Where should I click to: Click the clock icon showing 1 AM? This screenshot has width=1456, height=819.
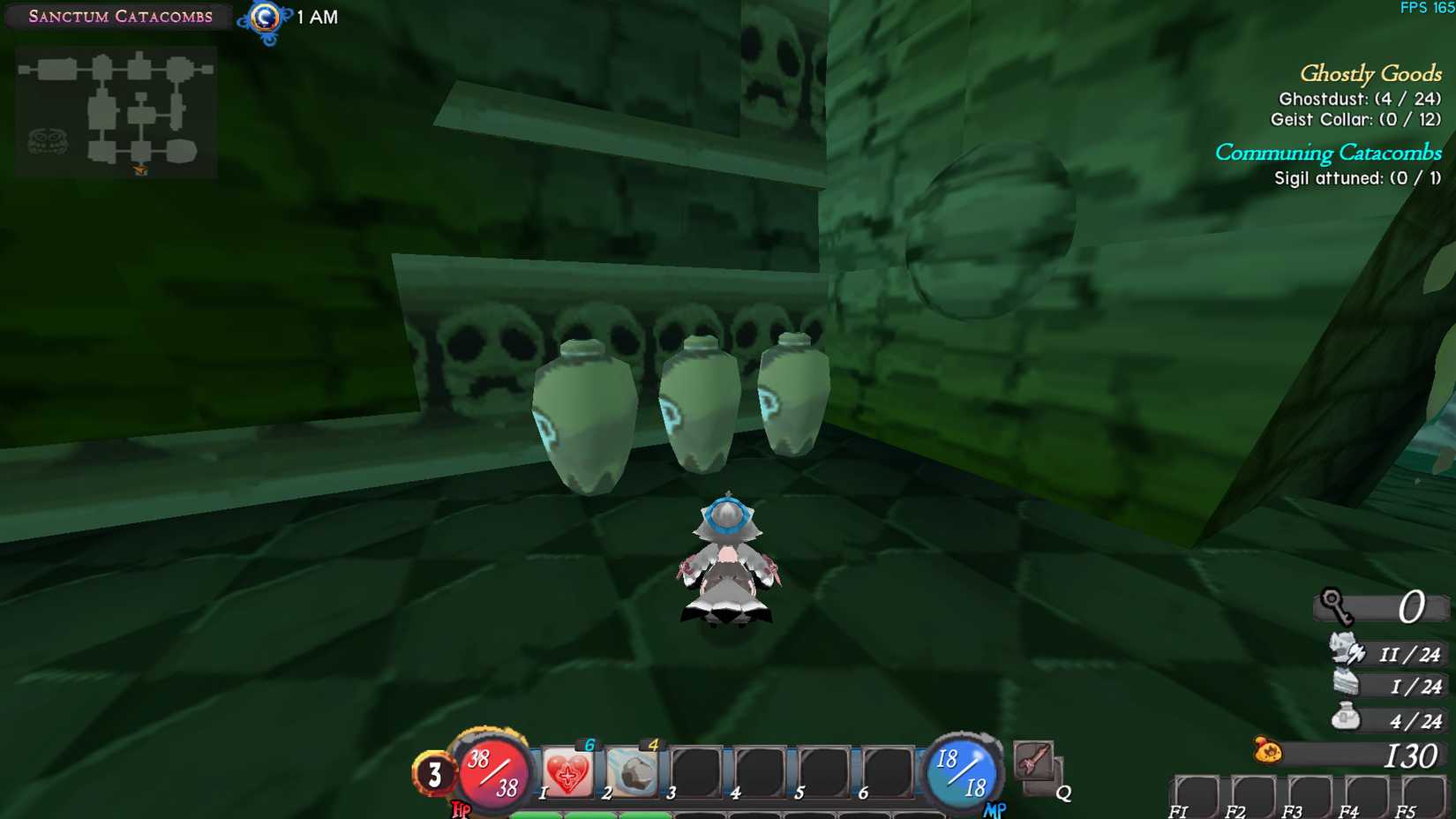[264, 17]
